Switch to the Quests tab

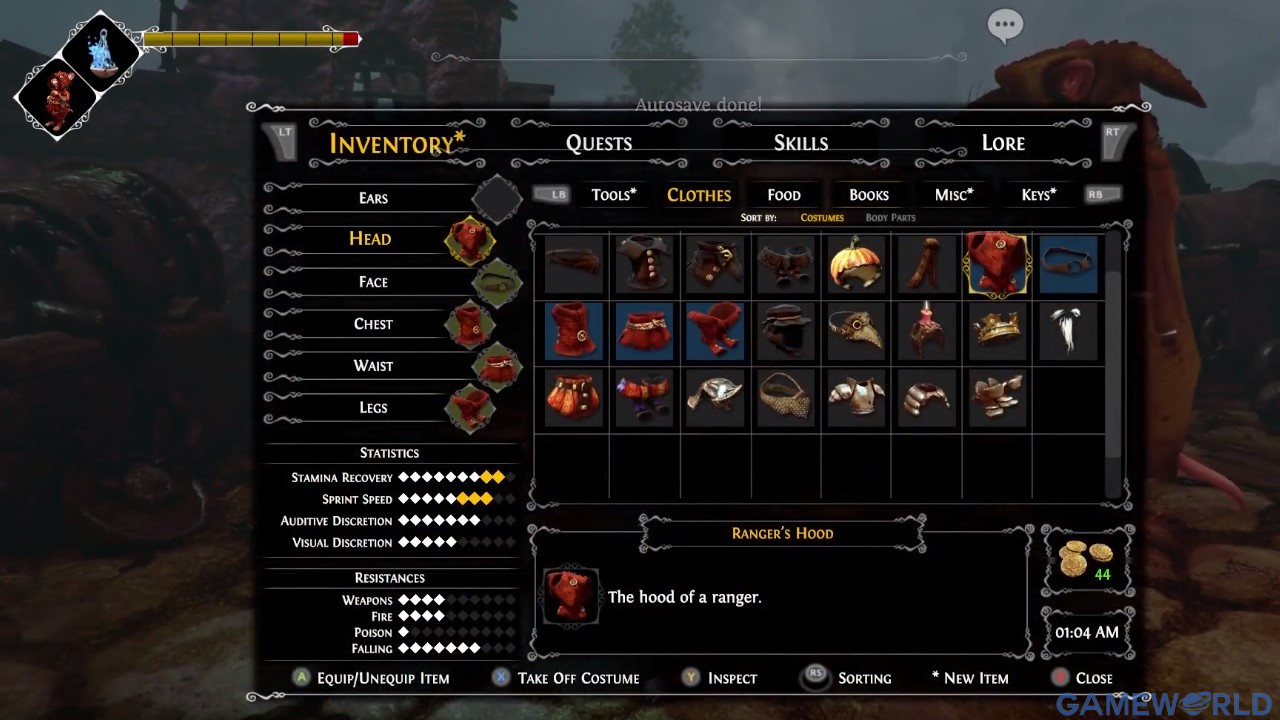(598, 143)
